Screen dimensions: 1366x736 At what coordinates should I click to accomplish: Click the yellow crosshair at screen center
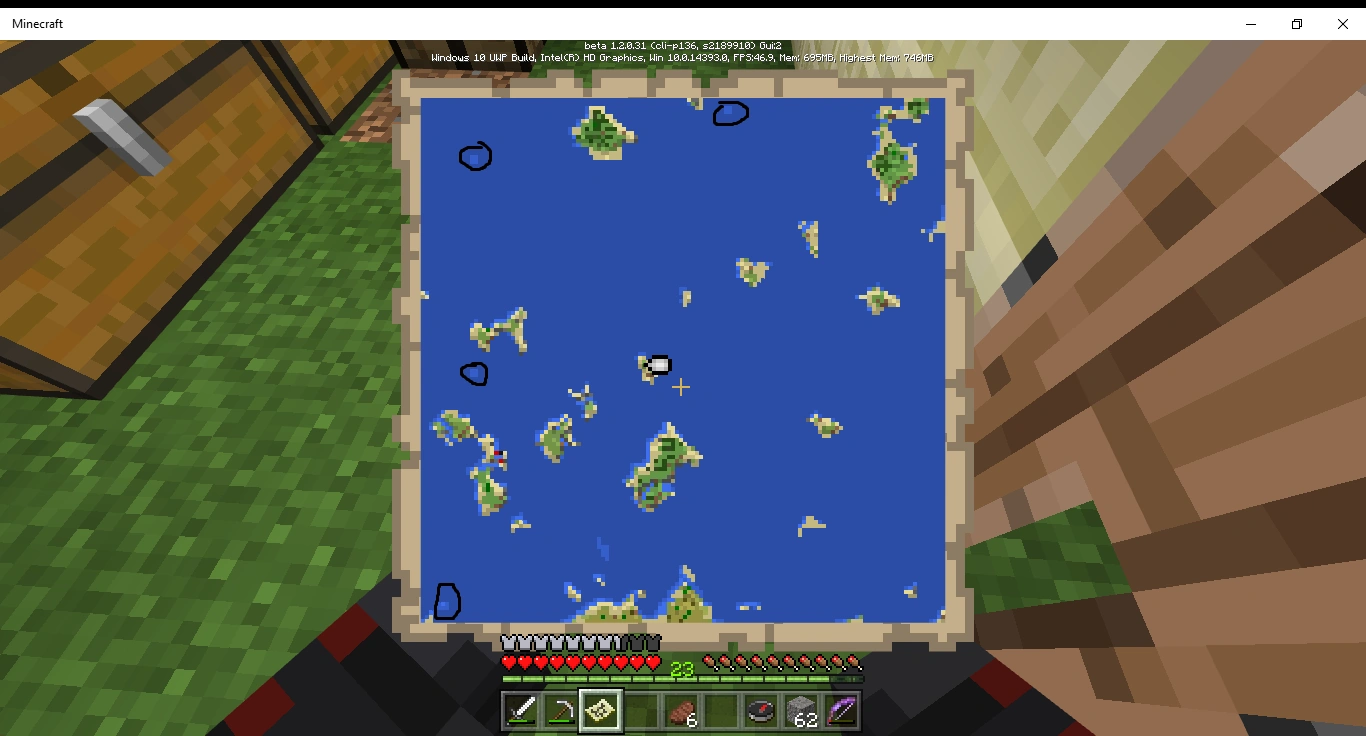[x=681, y=386]
